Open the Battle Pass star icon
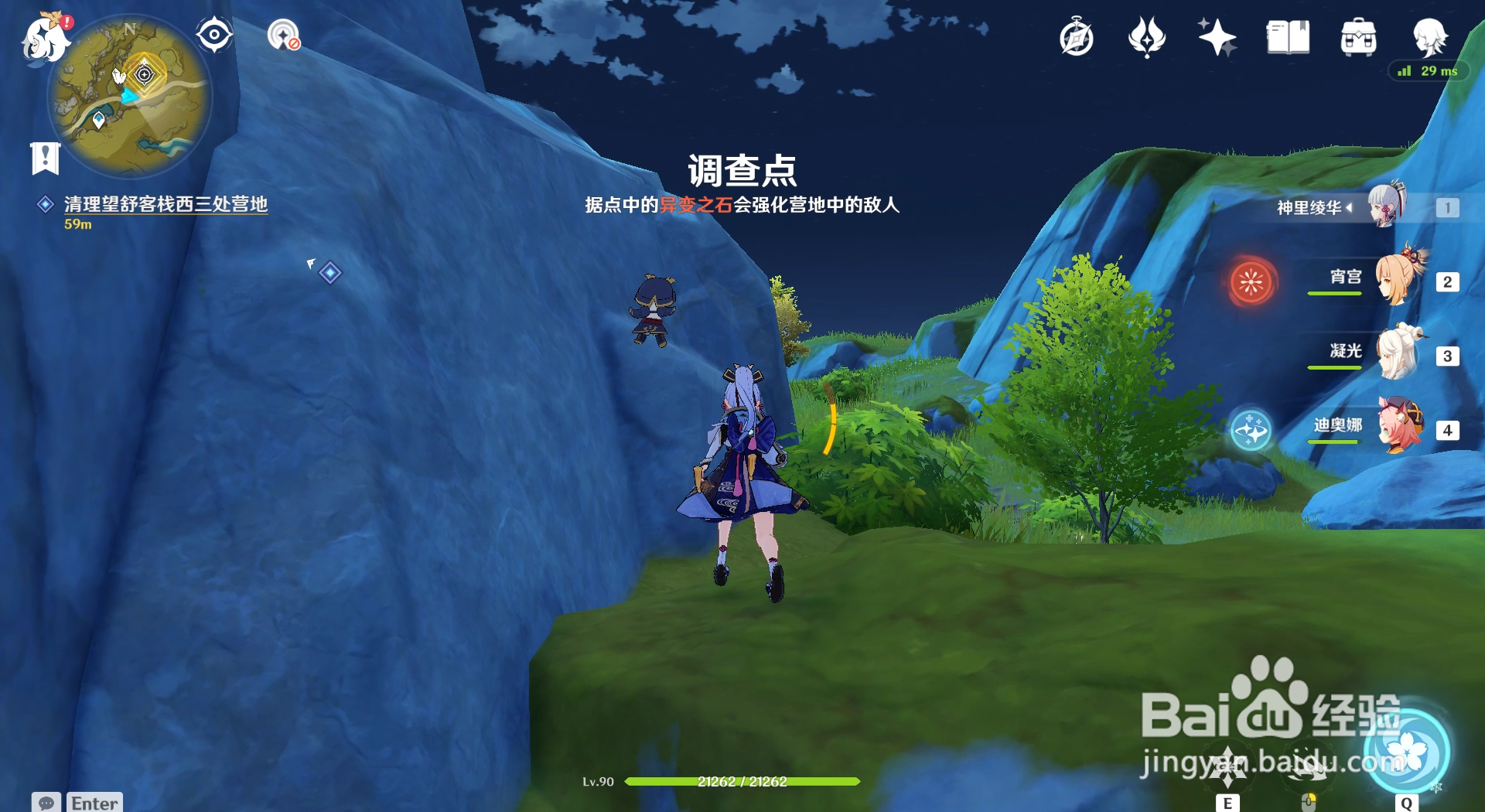Screen dimensions: 1485x812 pyautogui.click(x=1217, y=36)
